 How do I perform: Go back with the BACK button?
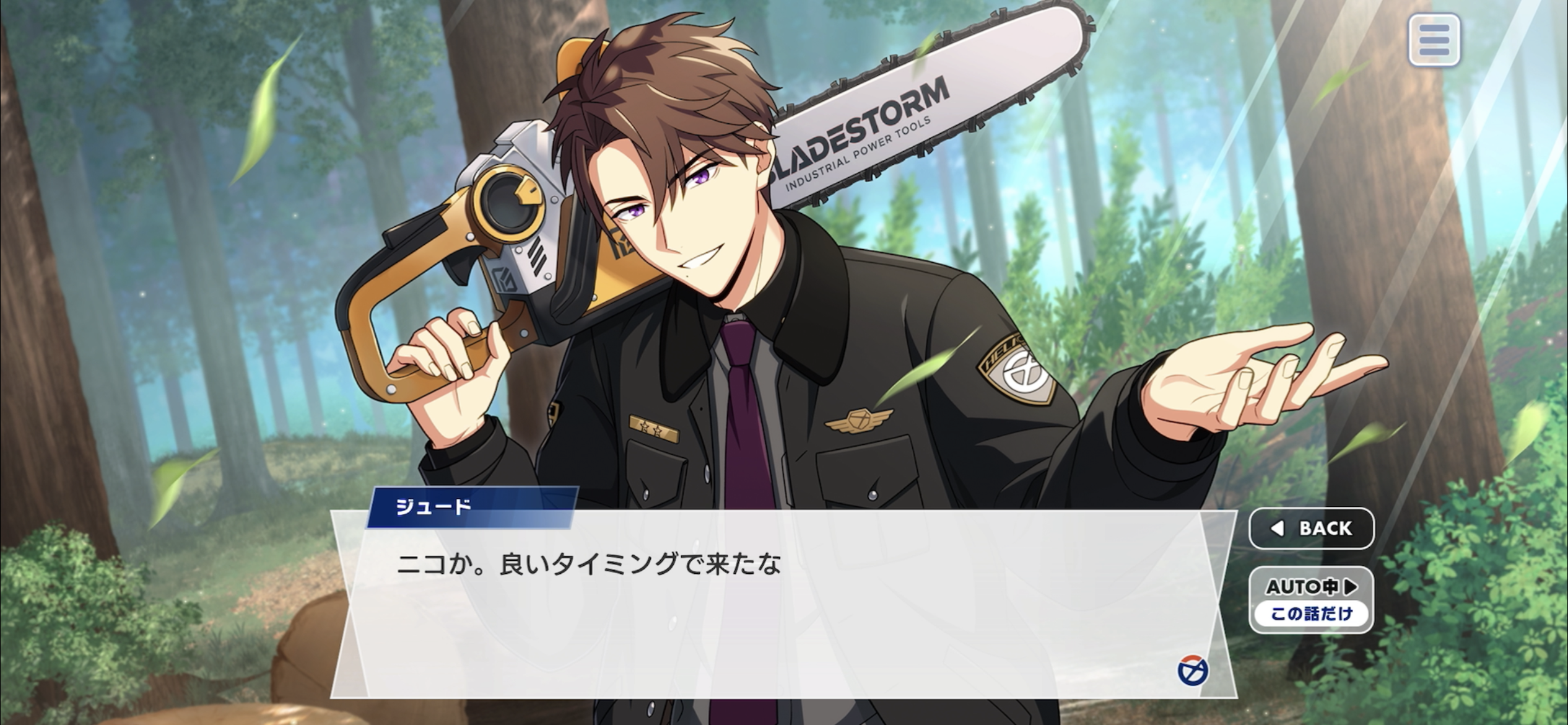(1312, 528)
